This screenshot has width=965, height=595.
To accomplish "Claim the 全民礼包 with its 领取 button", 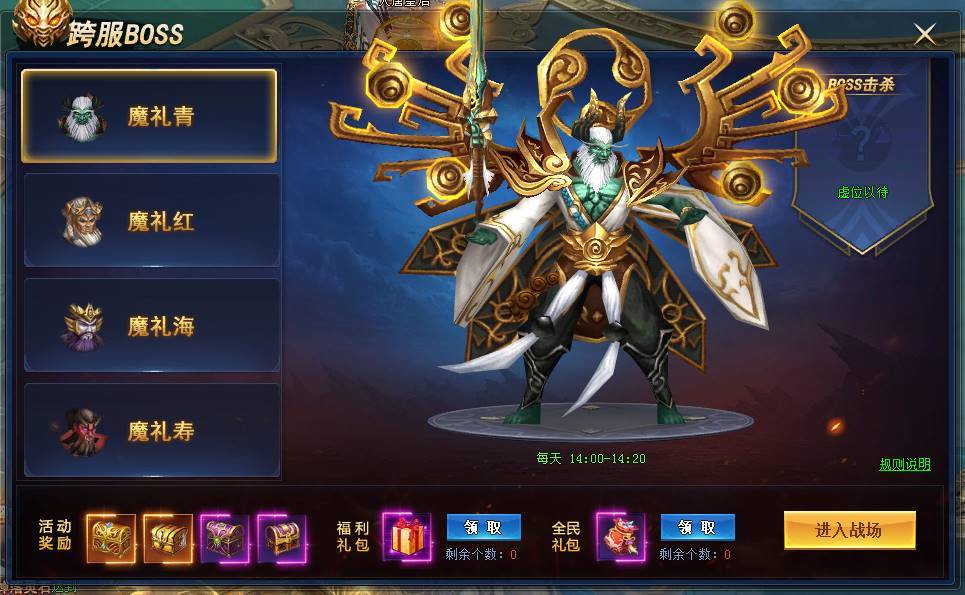I will point(697,527).
